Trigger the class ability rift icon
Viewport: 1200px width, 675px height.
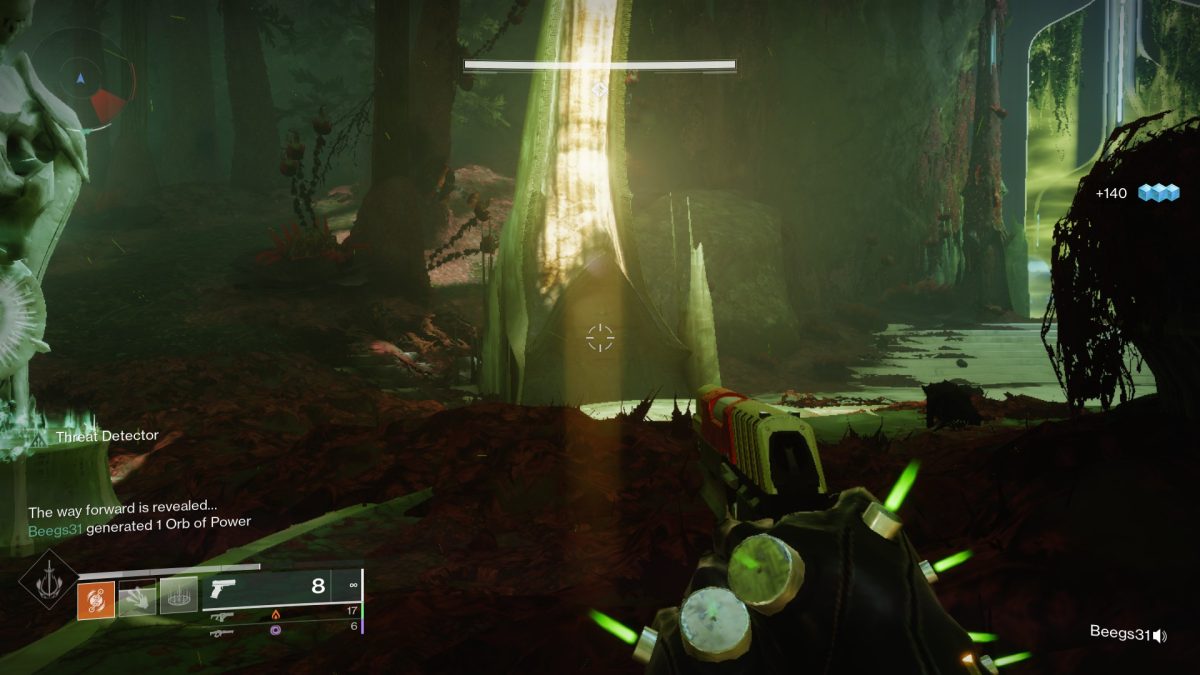(x=179, y=596)
